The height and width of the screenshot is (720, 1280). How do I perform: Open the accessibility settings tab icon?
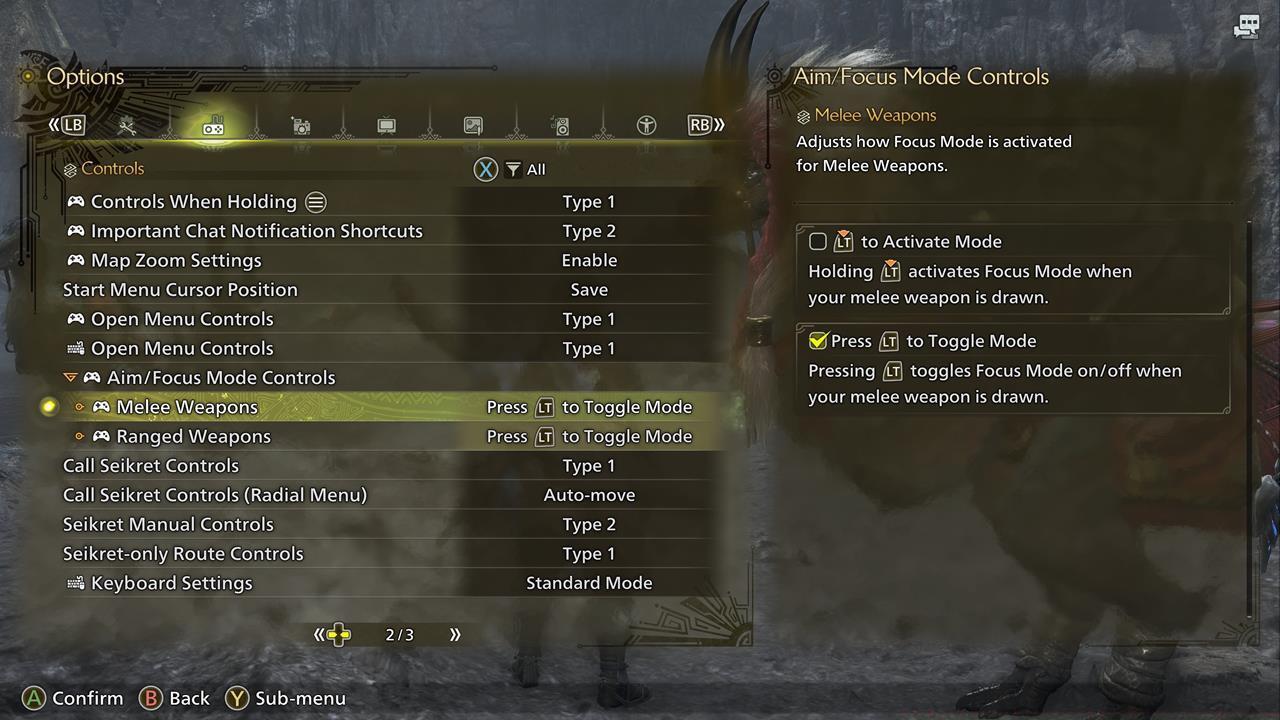pyautogui.click(x=646, y=125)
